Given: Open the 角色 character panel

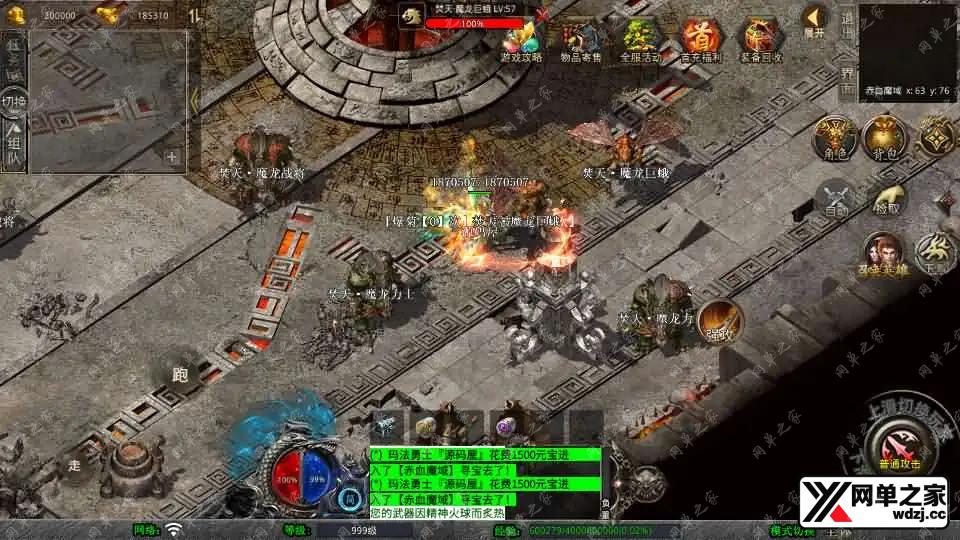Looking at the screenshot, I should tap(832, 138).
